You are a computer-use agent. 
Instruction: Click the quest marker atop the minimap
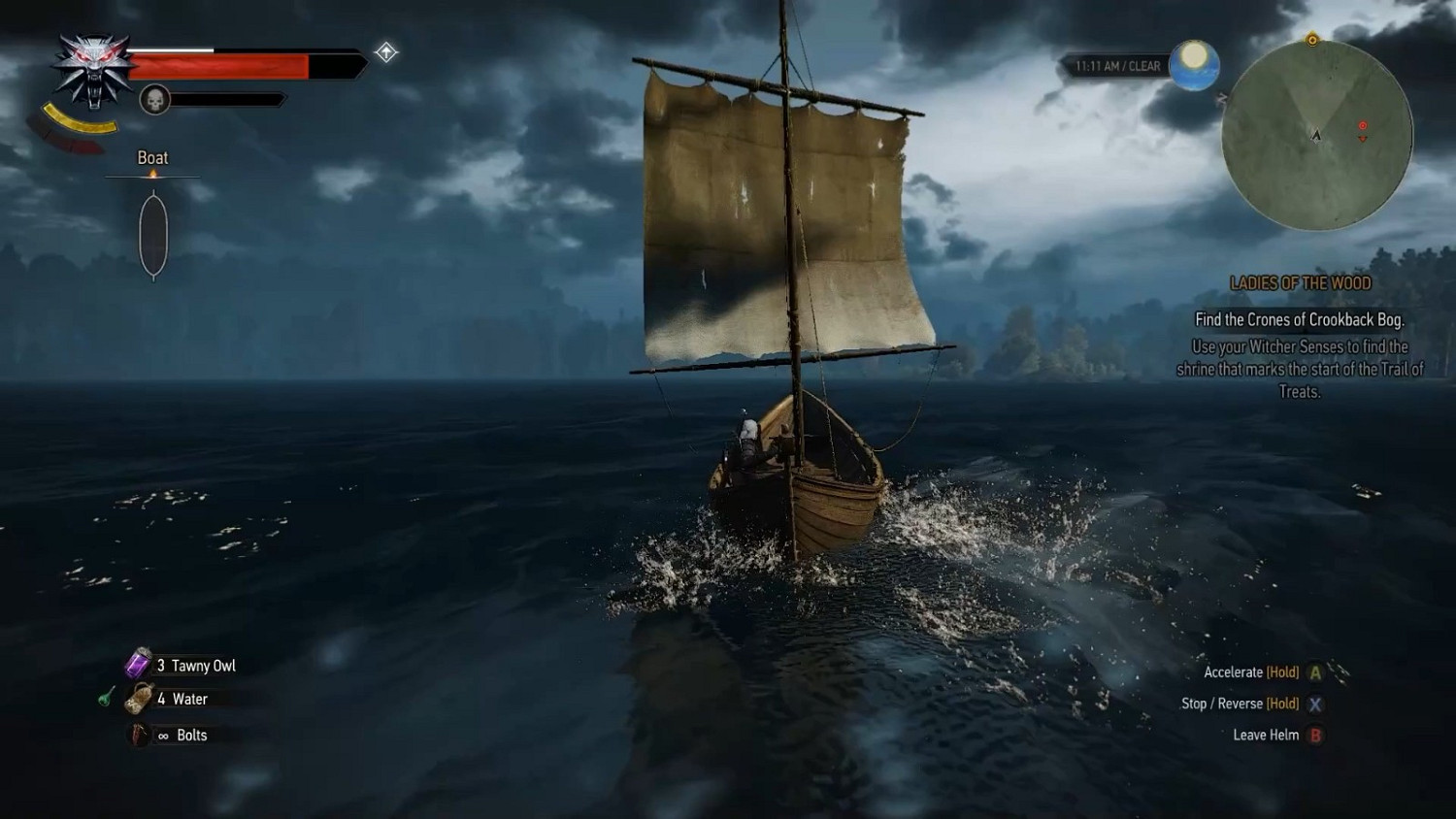pyautogui.click(x=1312, y=38)
